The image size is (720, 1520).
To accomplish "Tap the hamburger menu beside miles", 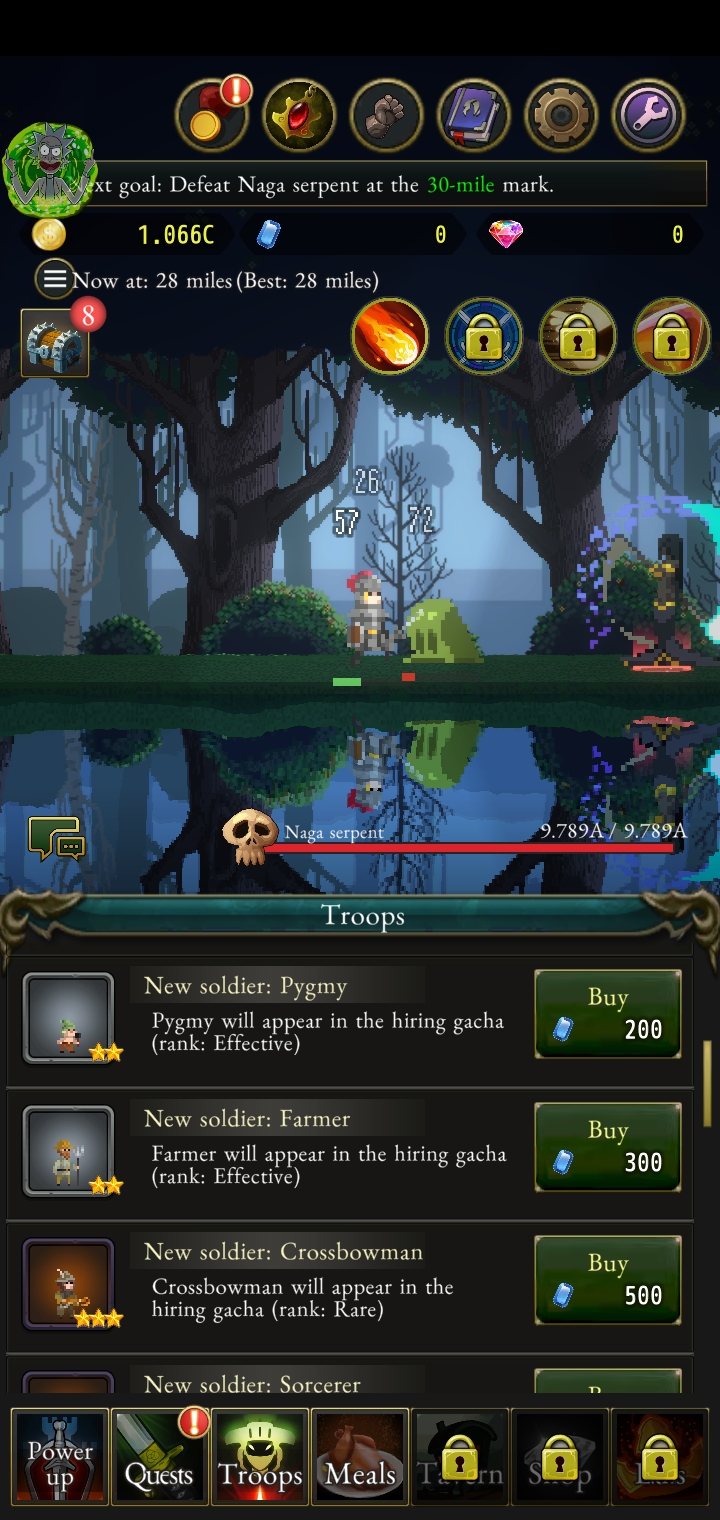I will point(54,280).
